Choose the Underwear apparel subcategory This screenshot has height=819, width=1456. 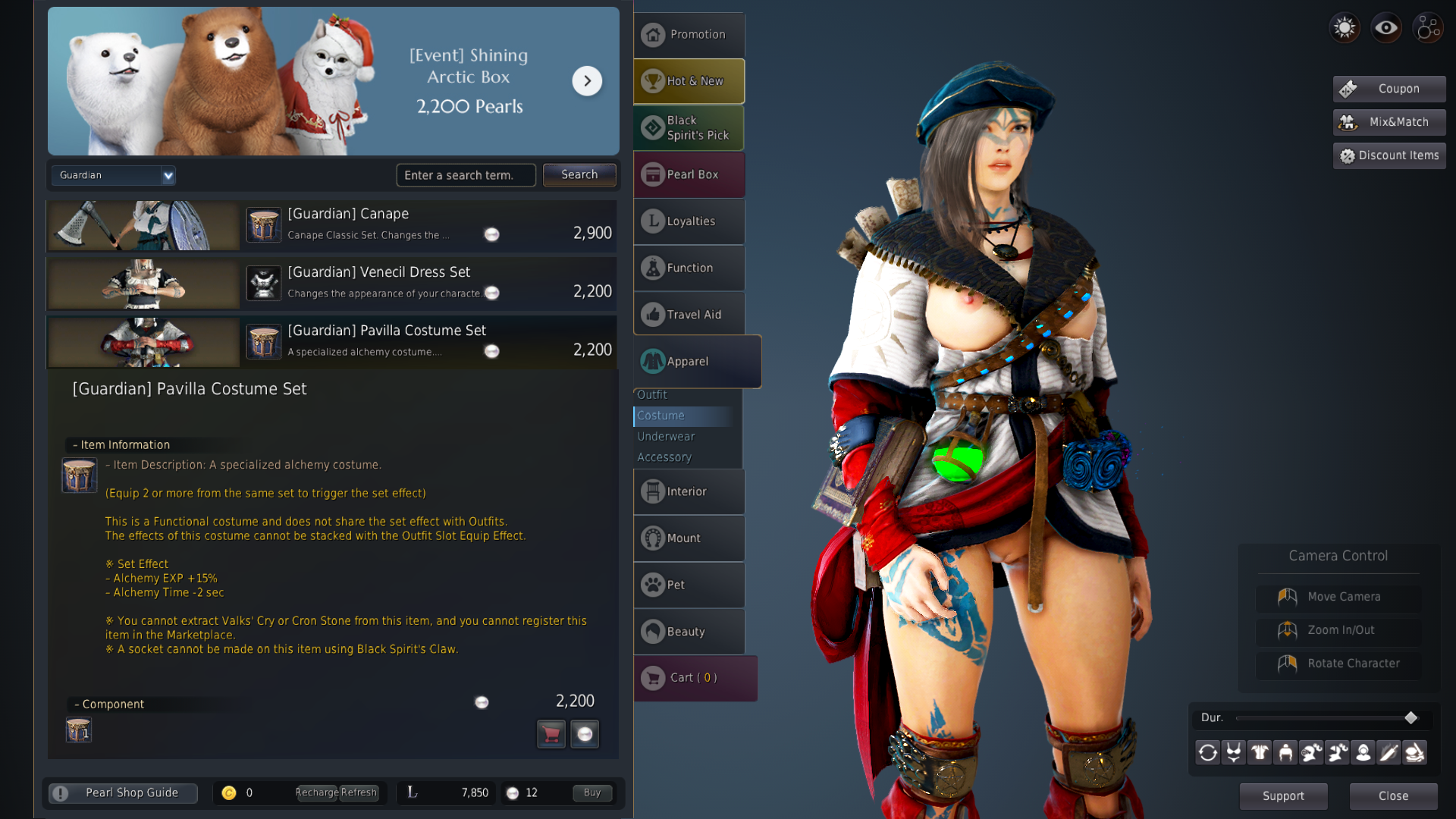[666, 437]
